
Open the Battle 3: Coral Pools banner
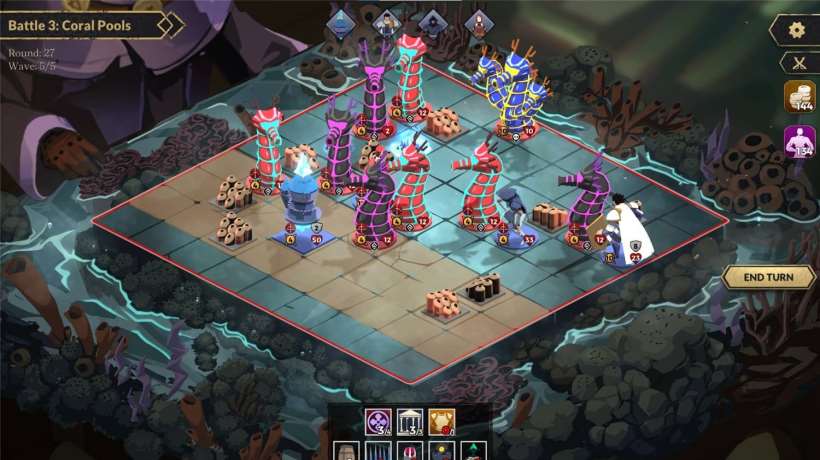point(85,25)
